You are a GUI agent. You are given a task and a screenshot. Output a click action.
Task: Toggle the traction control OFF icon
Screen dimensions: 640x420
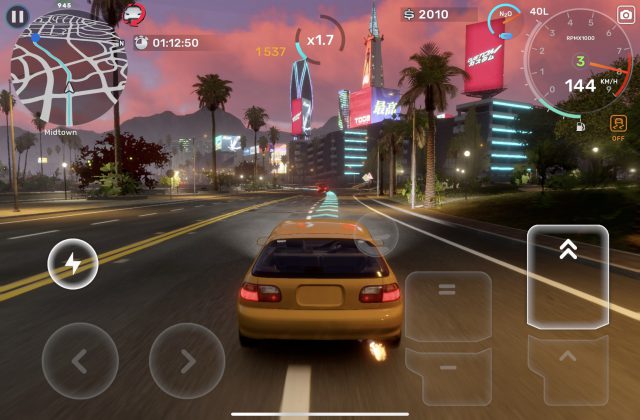[x=619, y=128]
